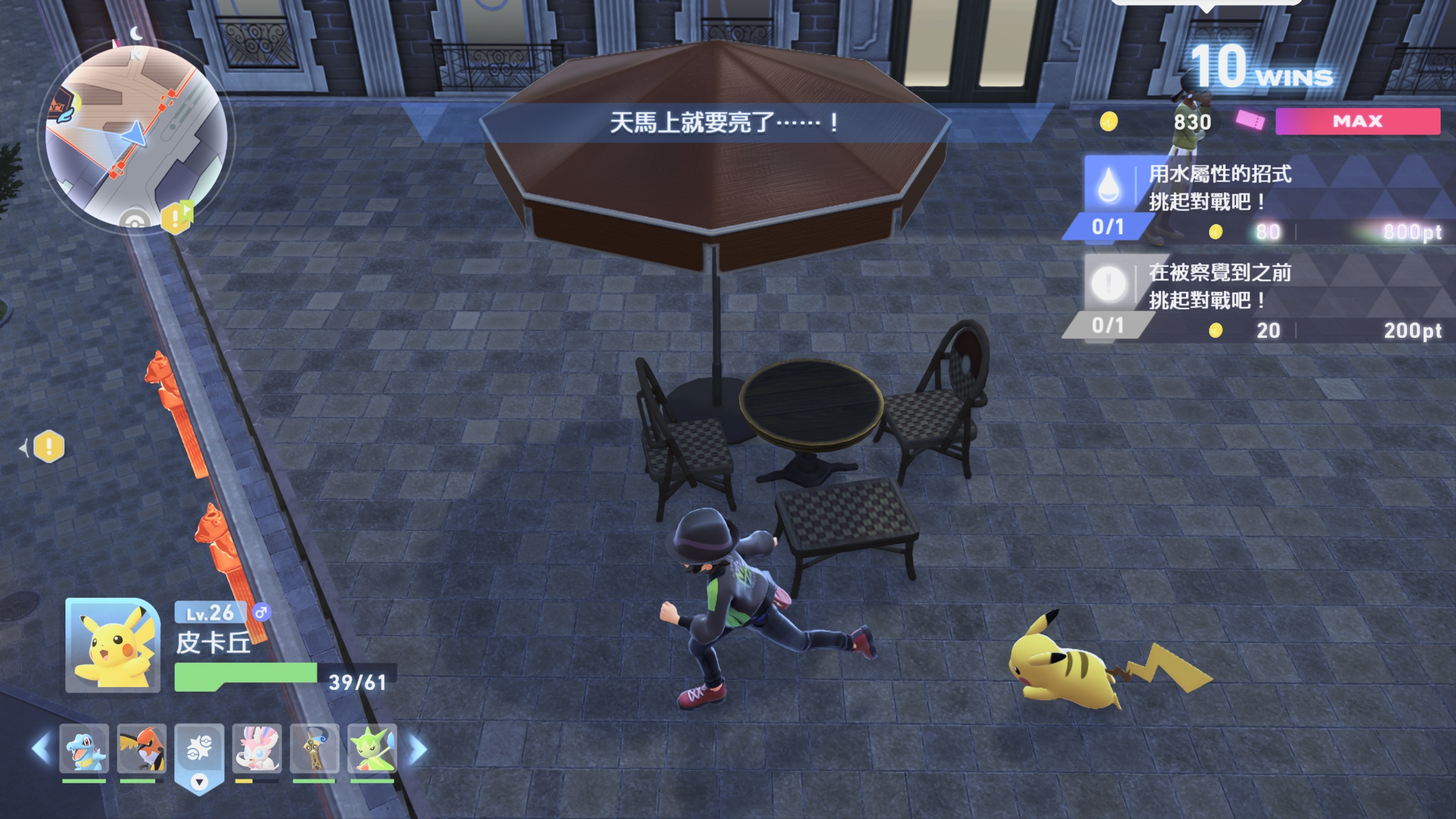Viewport: 1456px width, 819px height.
Task: Select Totodile in the party bar
Action: (x=84, y=750)
